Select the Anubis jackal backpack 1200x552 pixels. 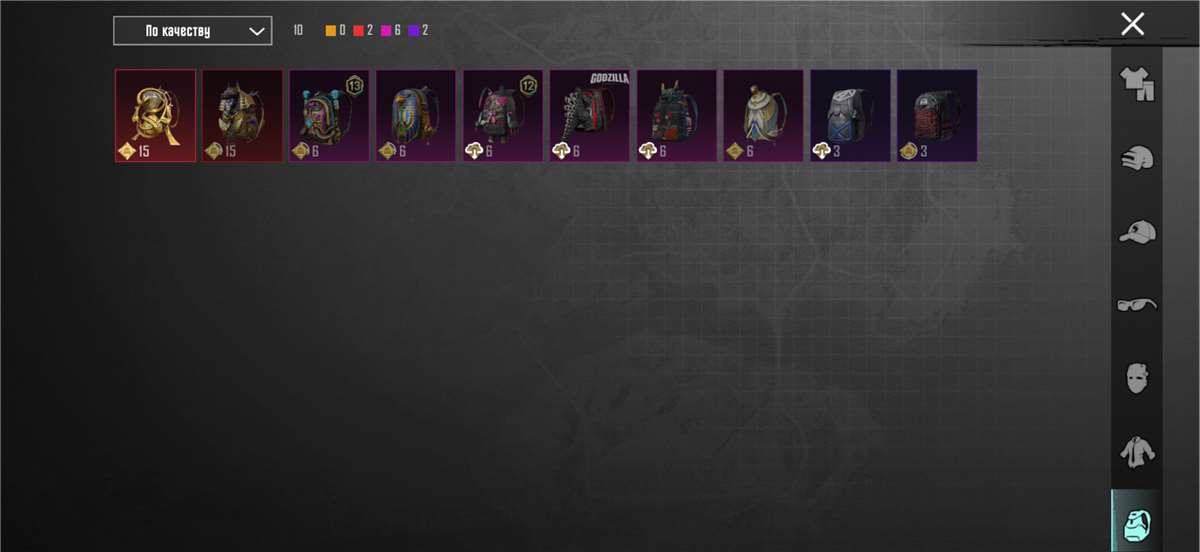(x=242, y=115)
